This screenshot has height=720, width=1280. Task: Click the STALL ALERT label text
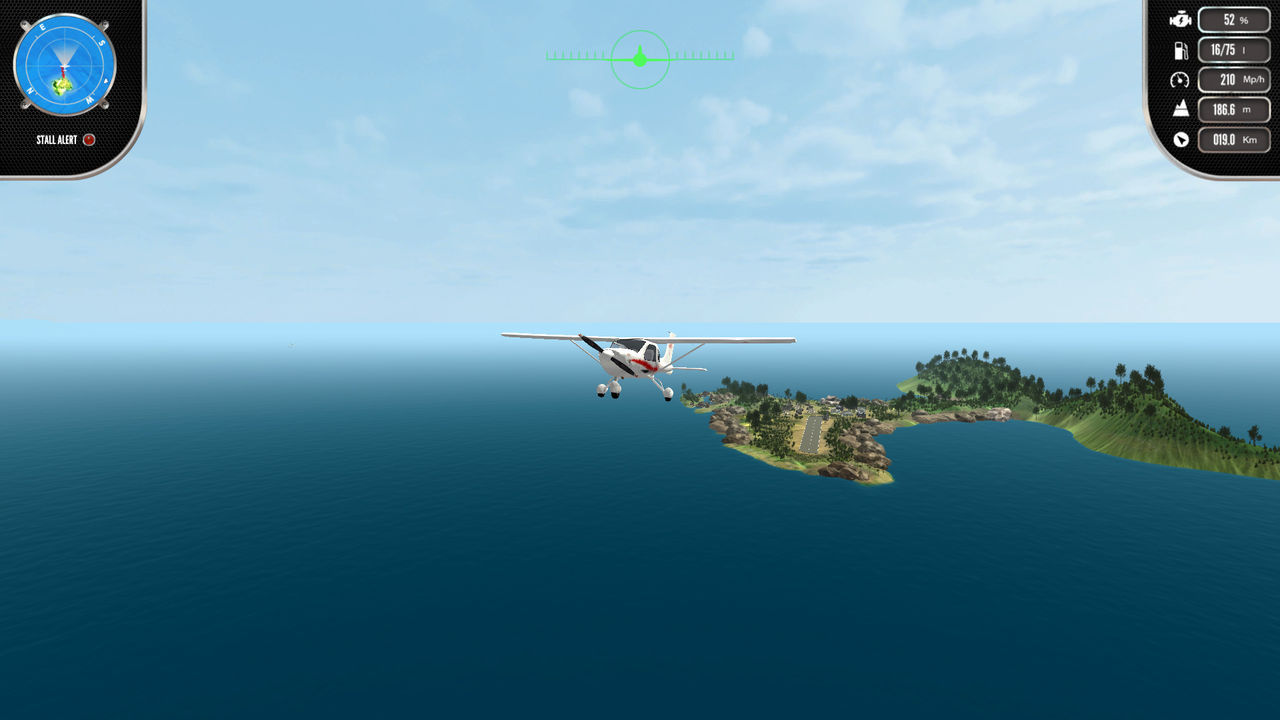click(58, 140)
